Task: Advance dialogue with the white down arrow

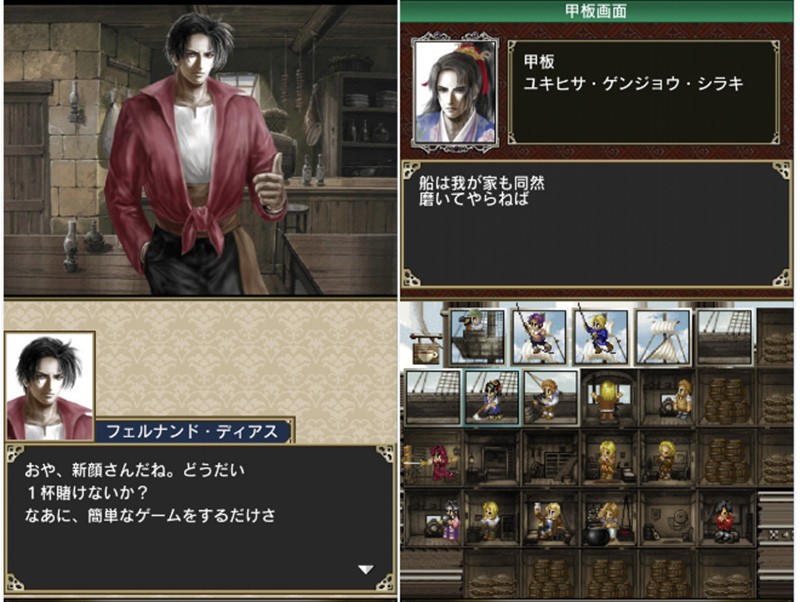Action: (x=366, y=569)
